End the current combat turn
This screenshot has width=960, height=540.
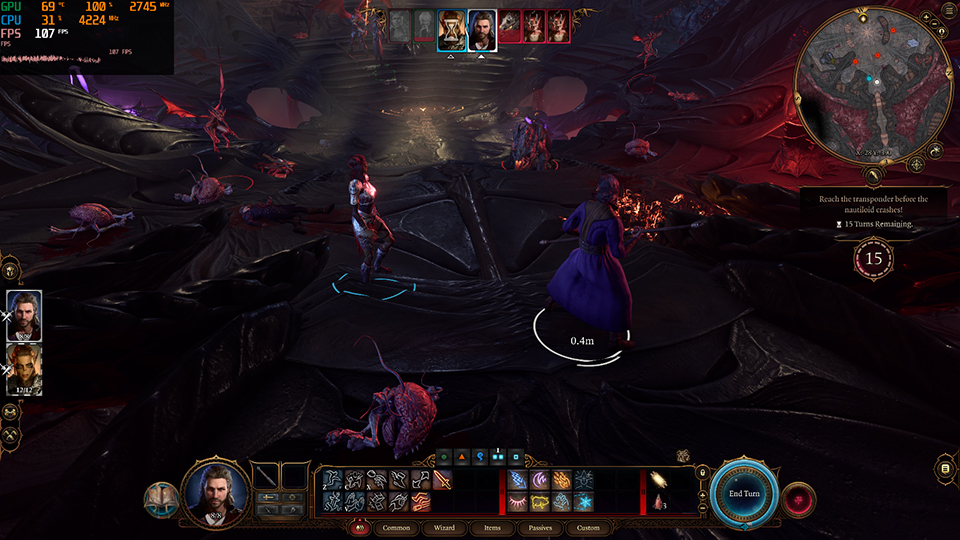pyautogui.click(x=745, y=492)
